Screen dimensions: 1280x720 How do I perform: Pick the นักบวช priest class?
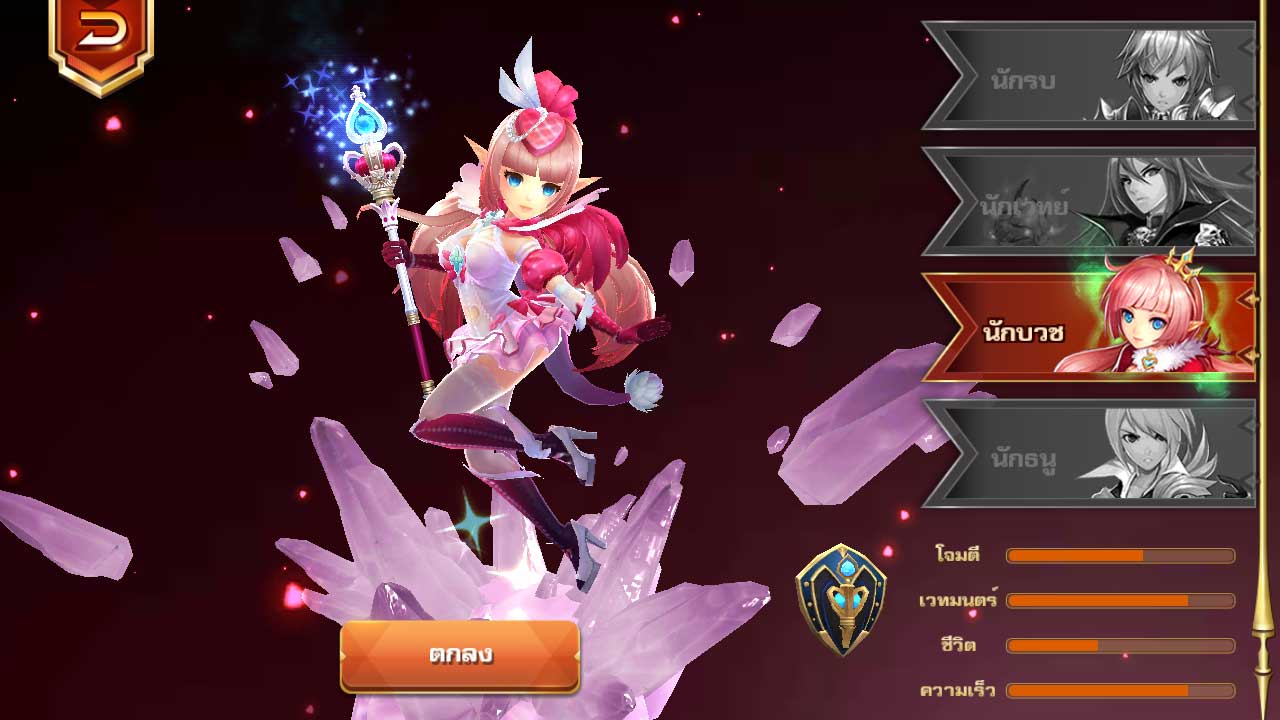point(1088,328)
